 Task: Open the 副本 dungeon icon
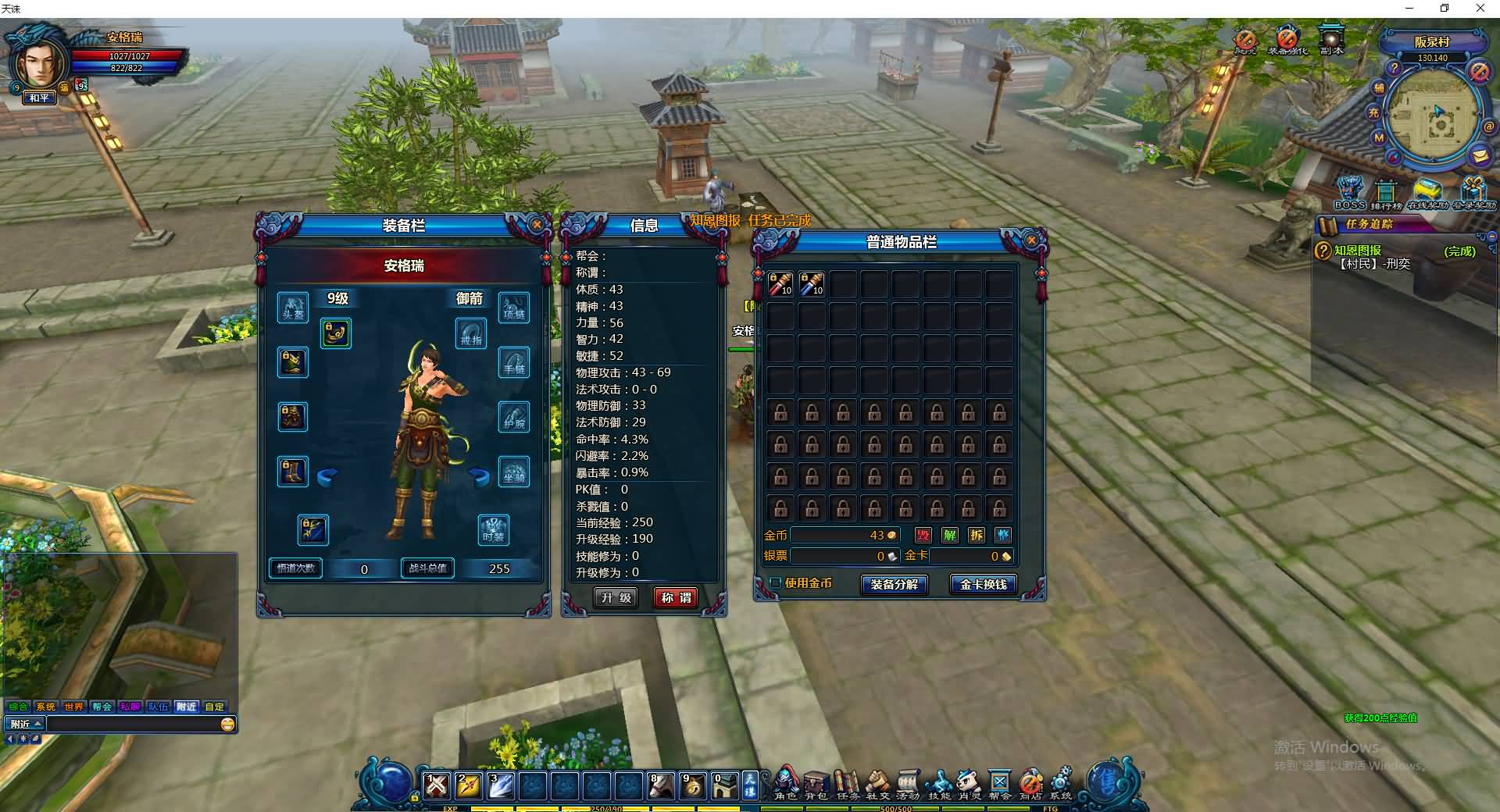coord(1331,39)
